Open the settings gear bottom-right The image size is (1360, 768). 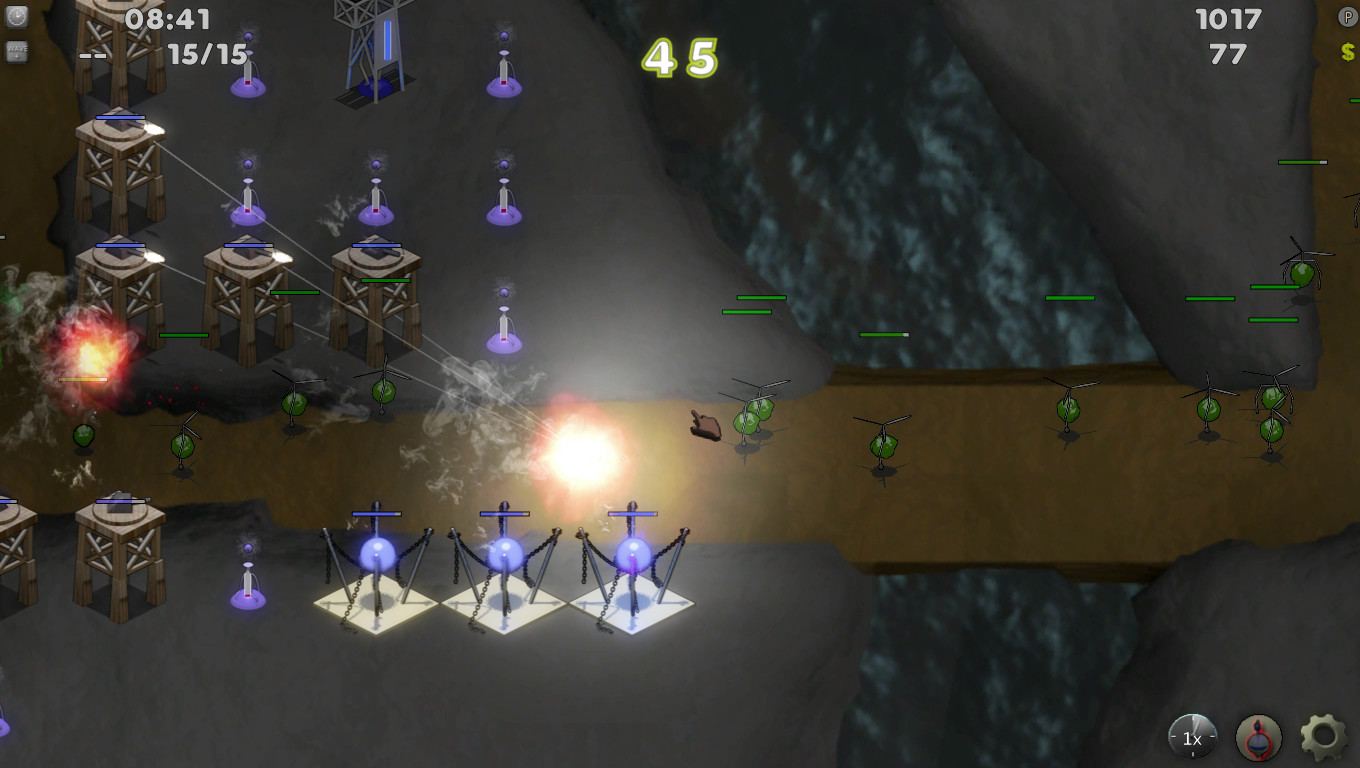(1322, 737)
